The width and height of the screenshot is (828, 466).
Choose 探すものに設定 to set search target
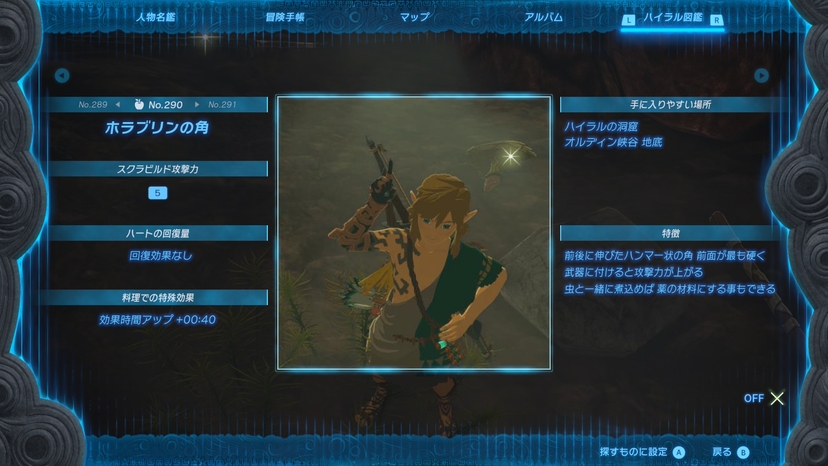tap(642, 452)
